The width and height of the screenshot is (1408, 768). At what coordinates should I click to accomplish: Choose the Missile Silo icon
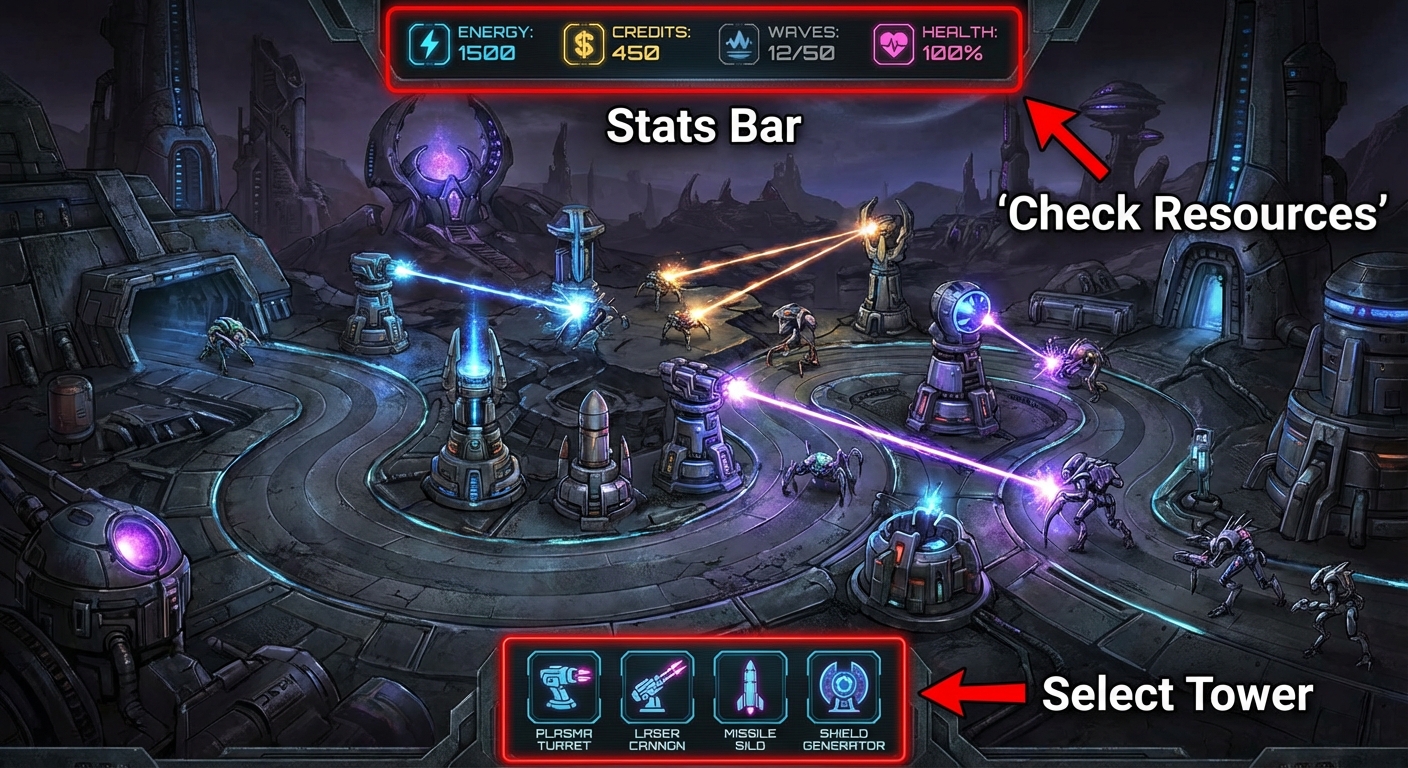[750, 686]
